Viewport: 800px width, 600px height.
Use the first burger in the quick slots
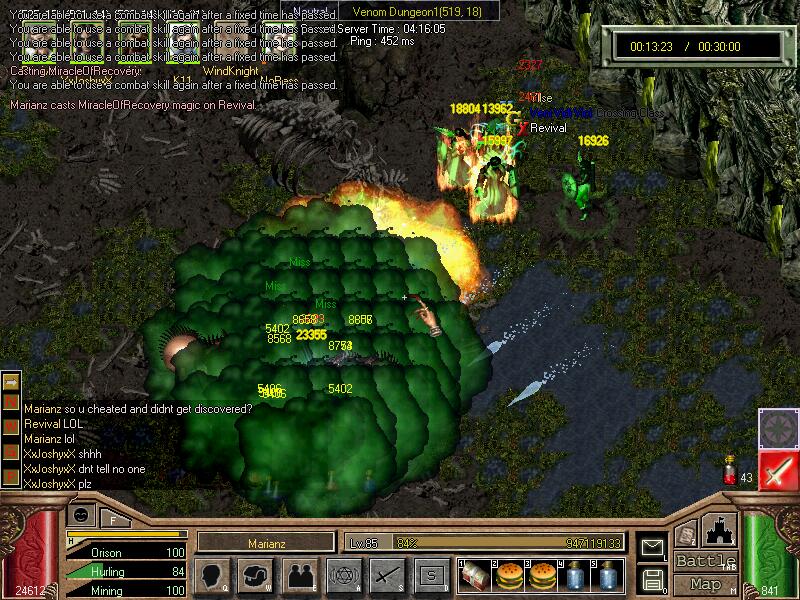pos(508,575)
